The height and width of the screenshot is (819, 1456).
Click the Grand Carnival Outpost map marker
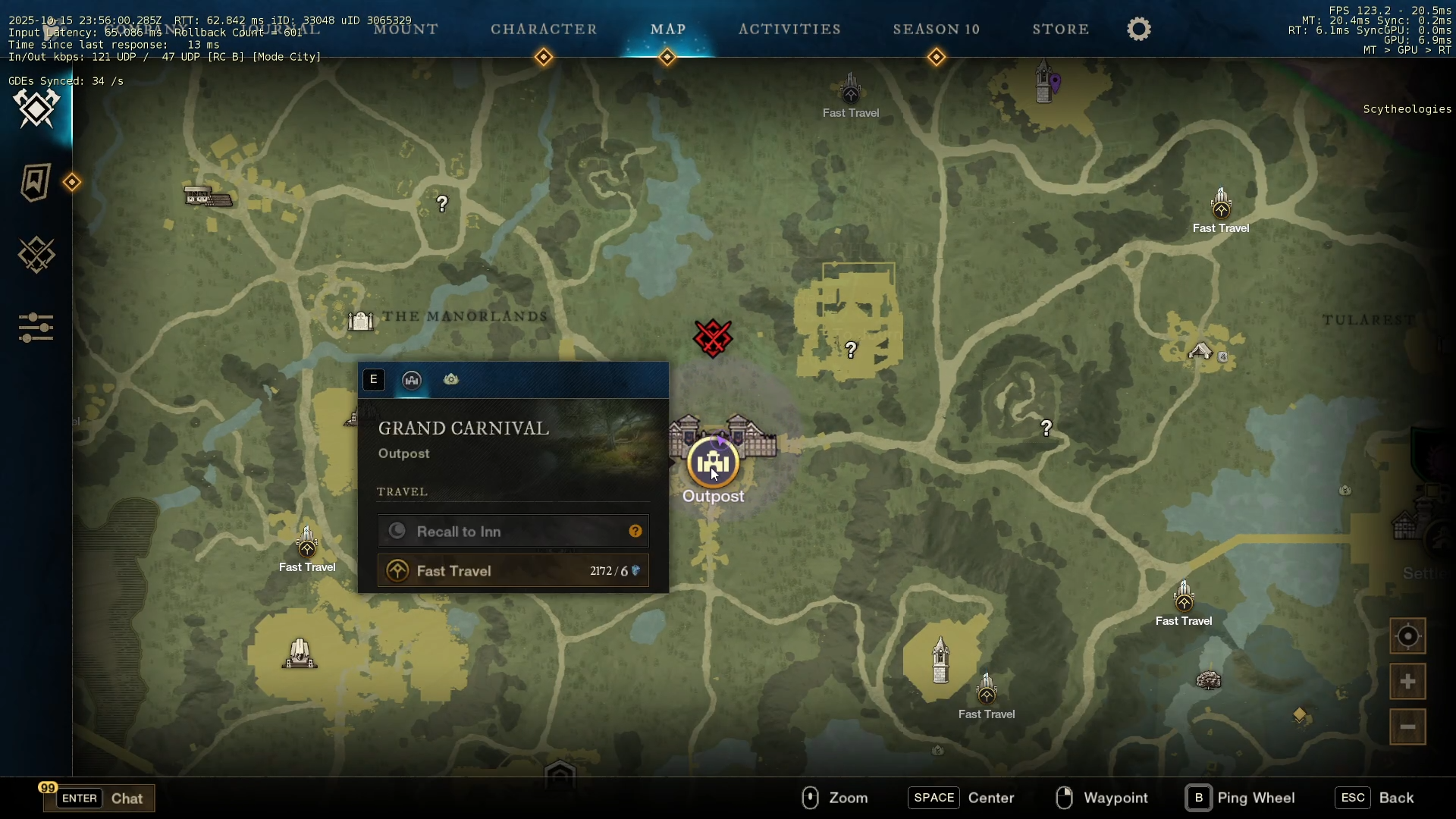713,462
